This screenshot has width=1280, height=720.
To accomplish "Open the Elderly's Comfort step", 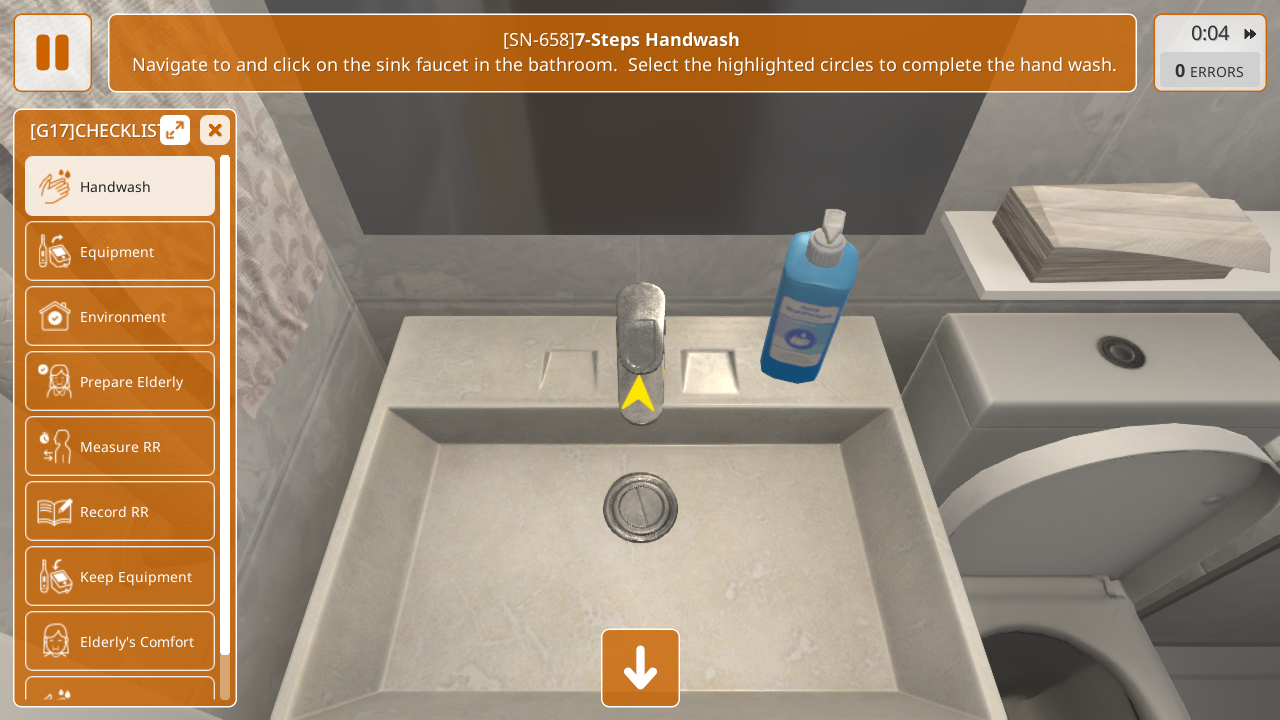I will point(120,641).
